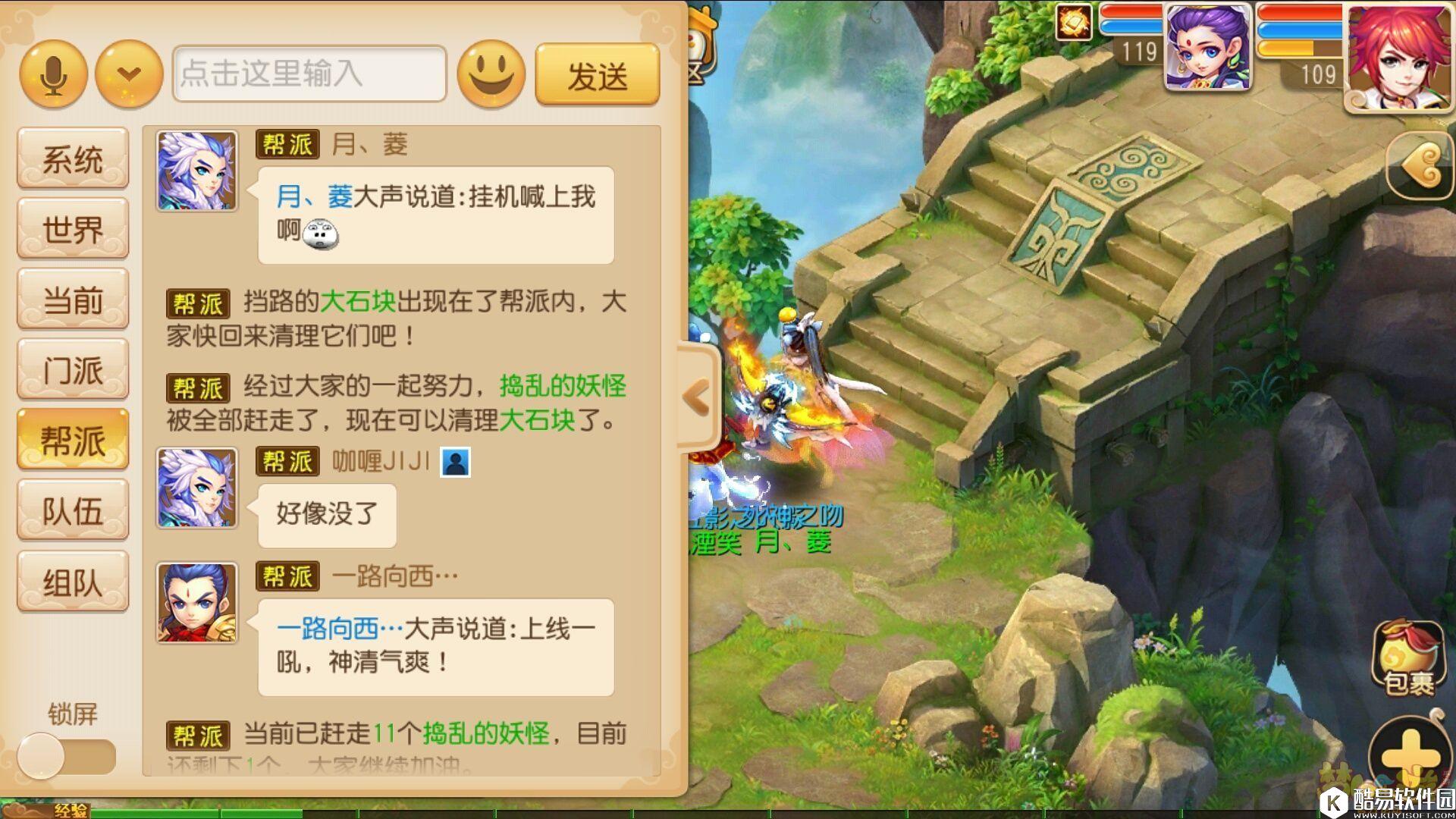Open the emoji smiley picker
The height and width of the screenshot is (819, 1456).
[489, 74]
